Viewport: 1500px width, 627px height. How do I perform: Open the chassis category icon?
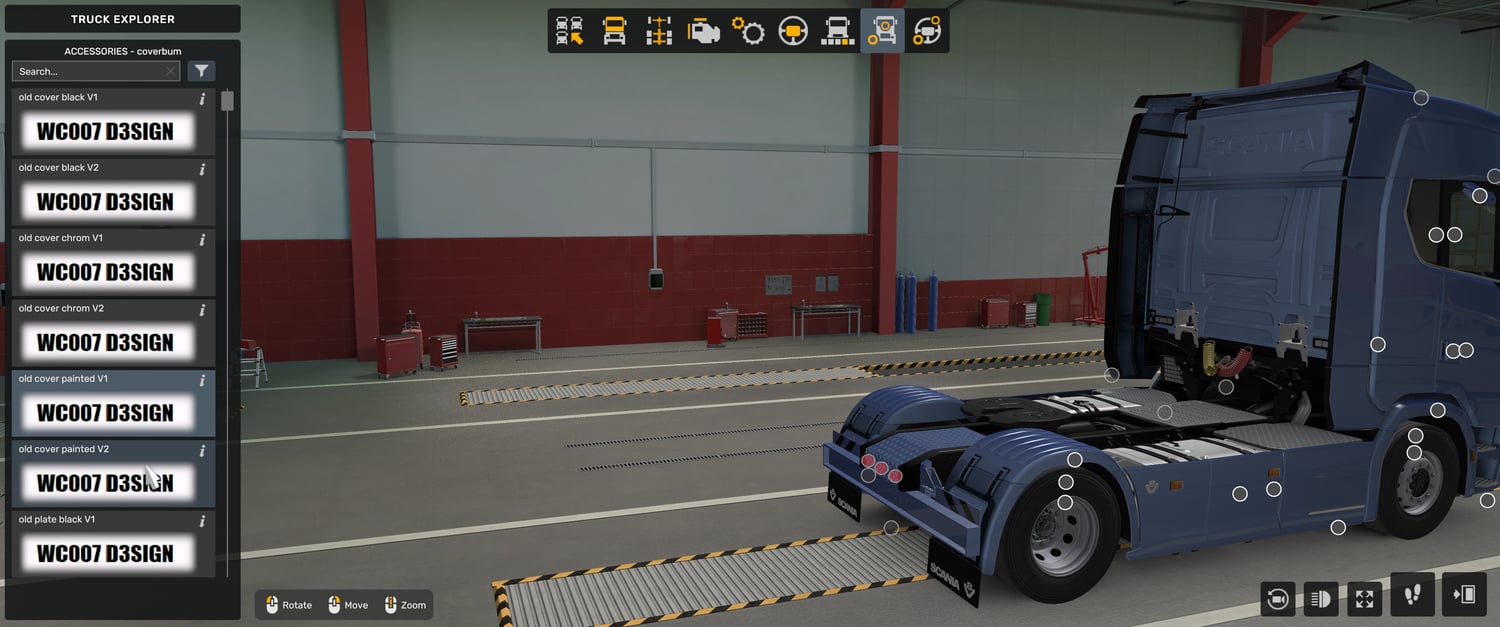(659, 31)
